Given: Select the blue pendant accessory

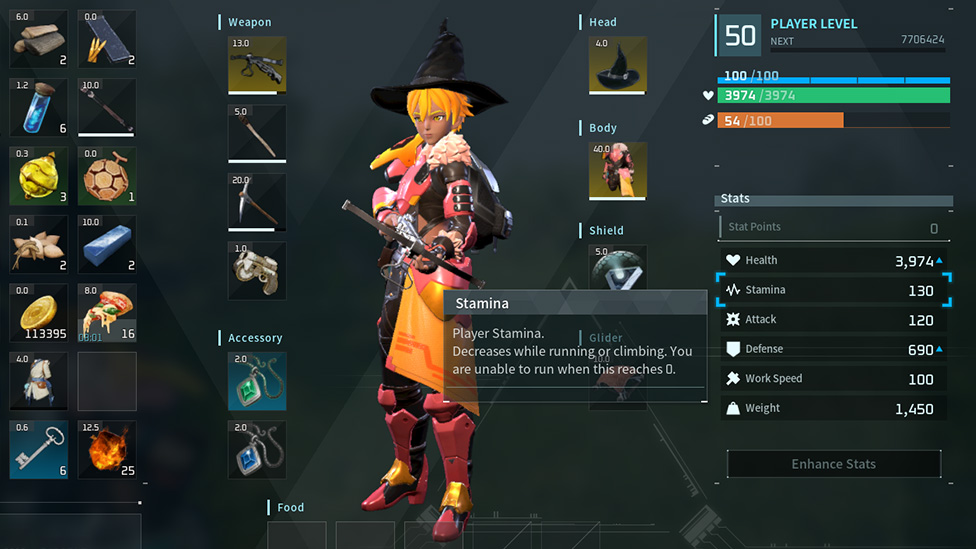Looking at the screenshot, I should pos(257,449).
